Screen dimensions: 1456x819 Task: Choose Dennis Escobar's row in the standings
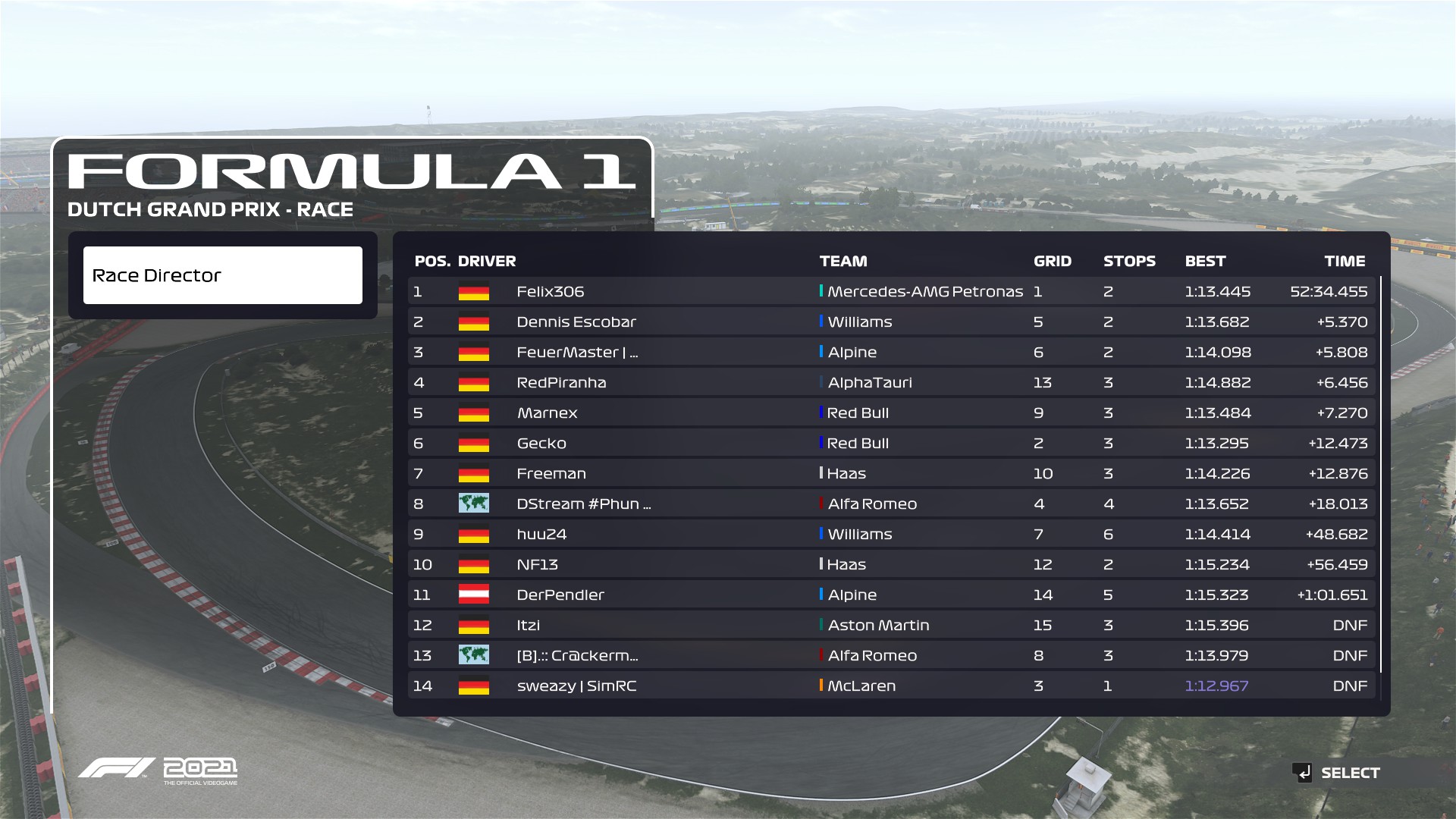tap(891, 322)
